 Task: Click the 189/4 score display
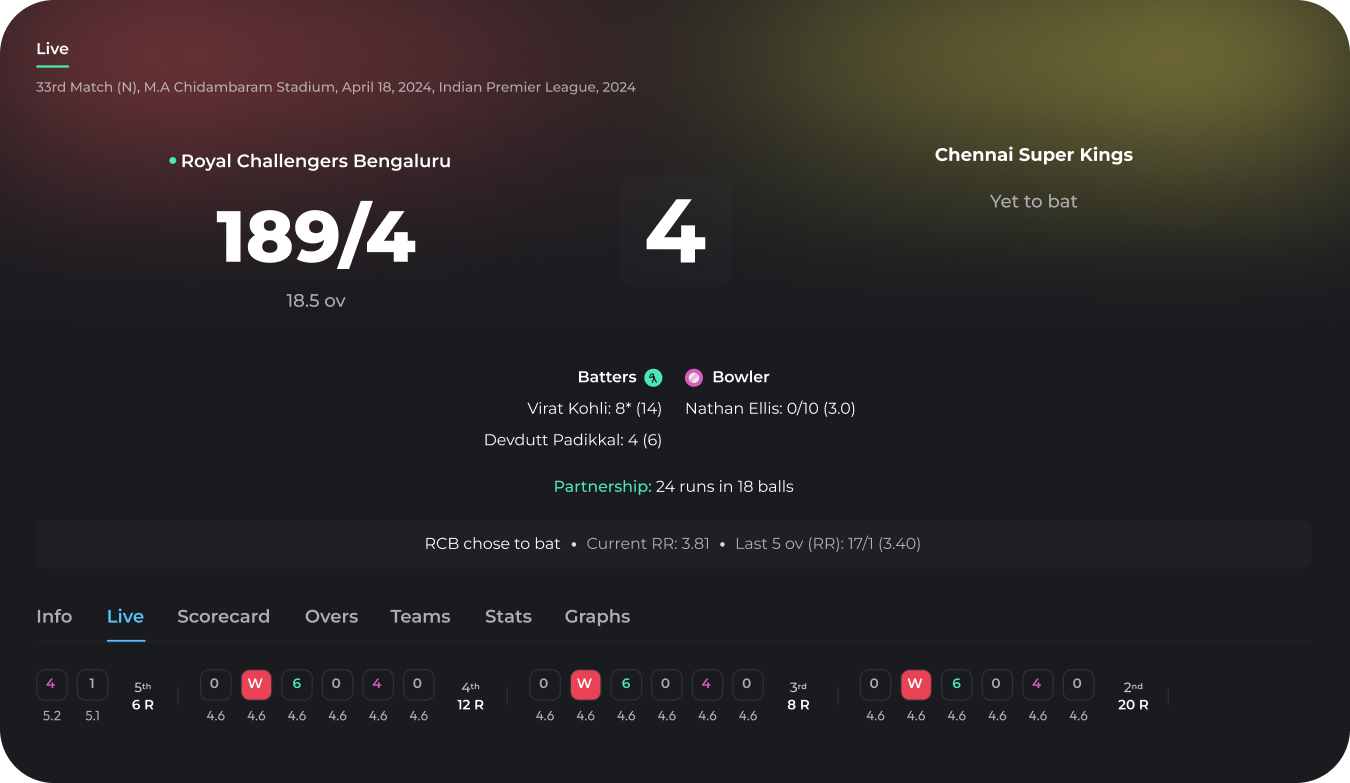(316, 237)
